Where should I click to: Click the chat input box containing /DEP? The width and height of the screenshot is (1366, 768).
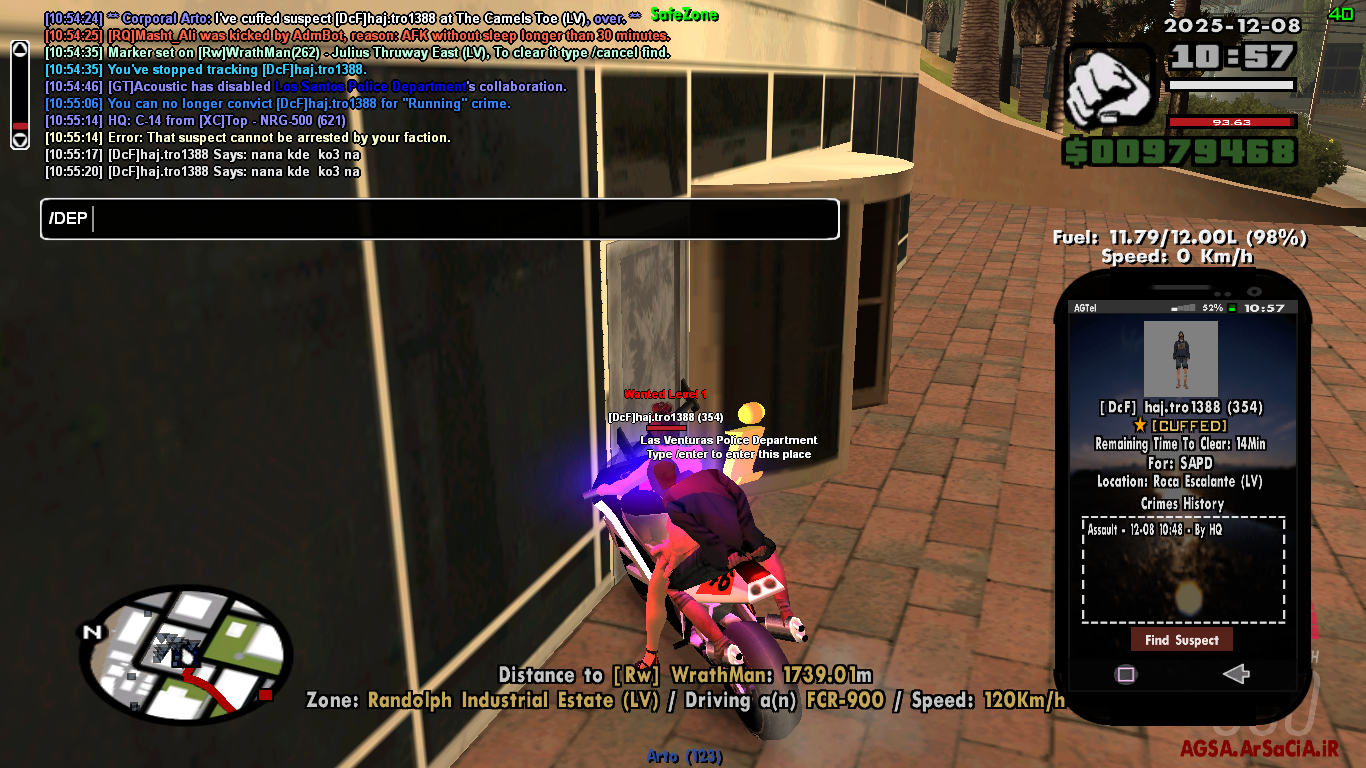[440, 219]
